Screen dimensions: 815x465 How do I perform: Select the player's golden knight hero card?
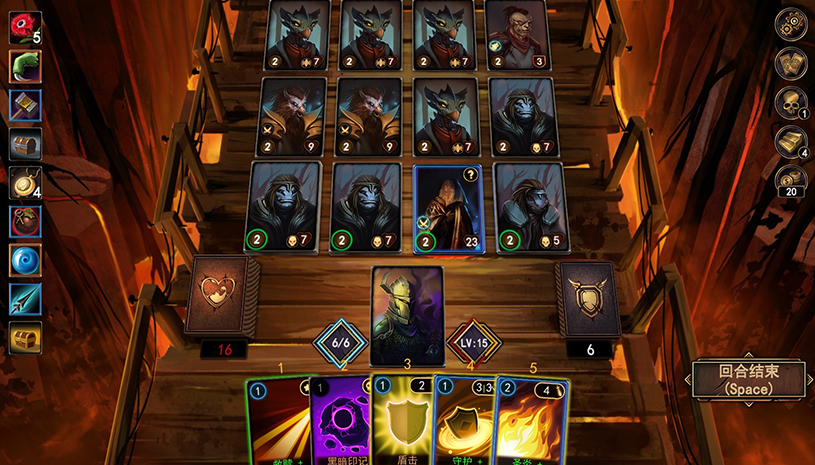[407, 314]
